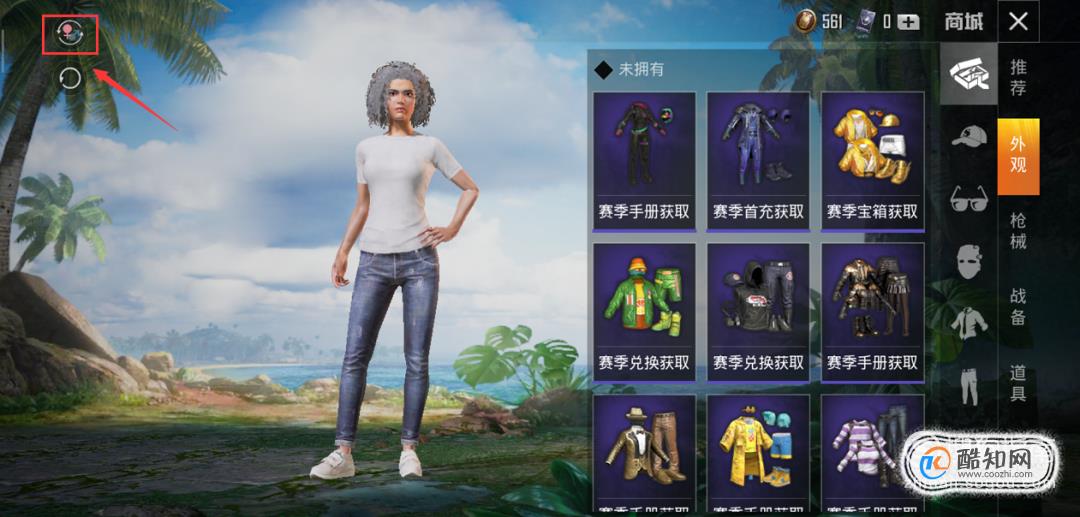
Task: Pick the purple striped sweater outfit
Action: point(872,455)
